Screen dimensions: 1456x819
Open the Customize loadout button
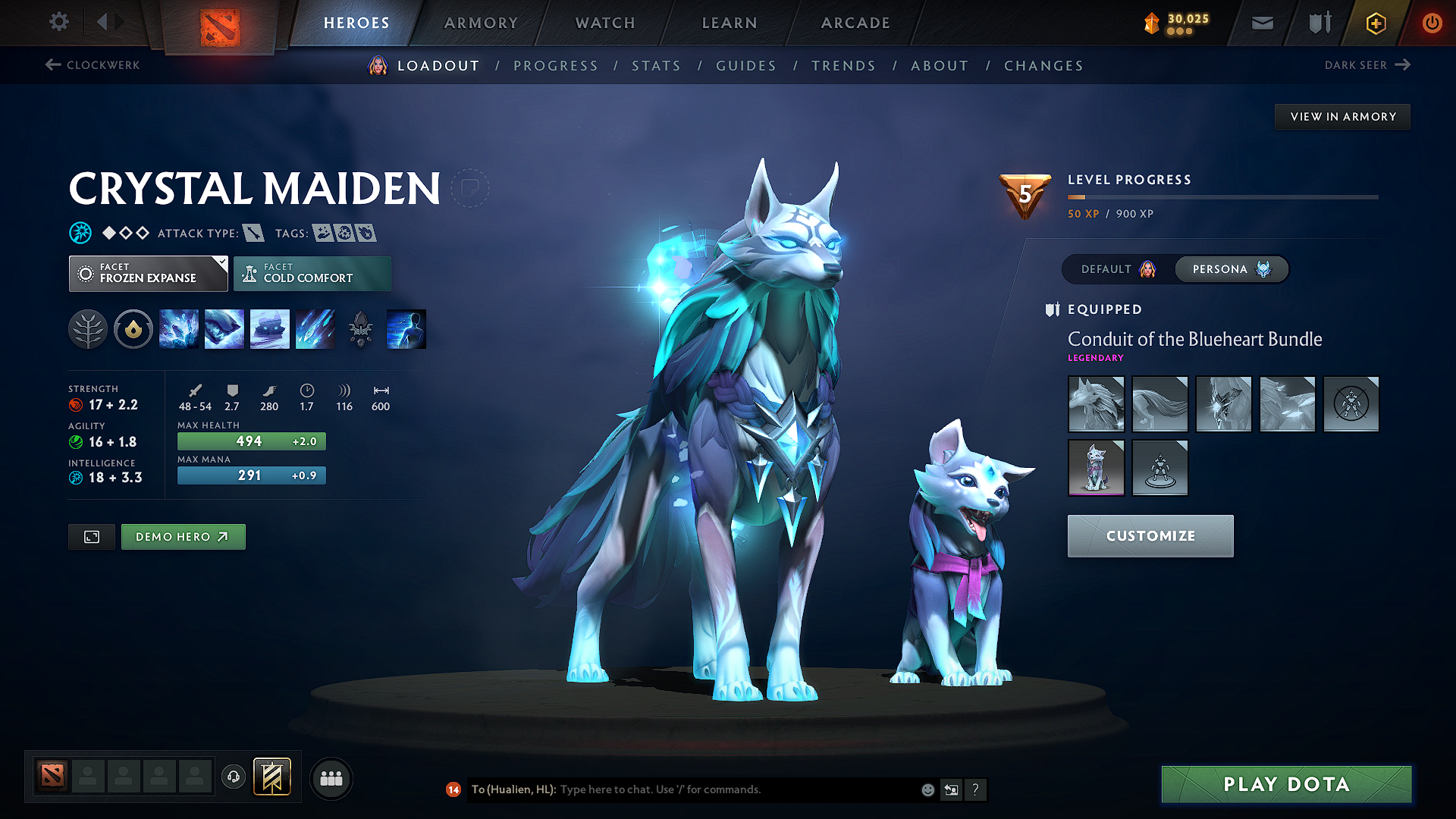(x=1150, y=536)
